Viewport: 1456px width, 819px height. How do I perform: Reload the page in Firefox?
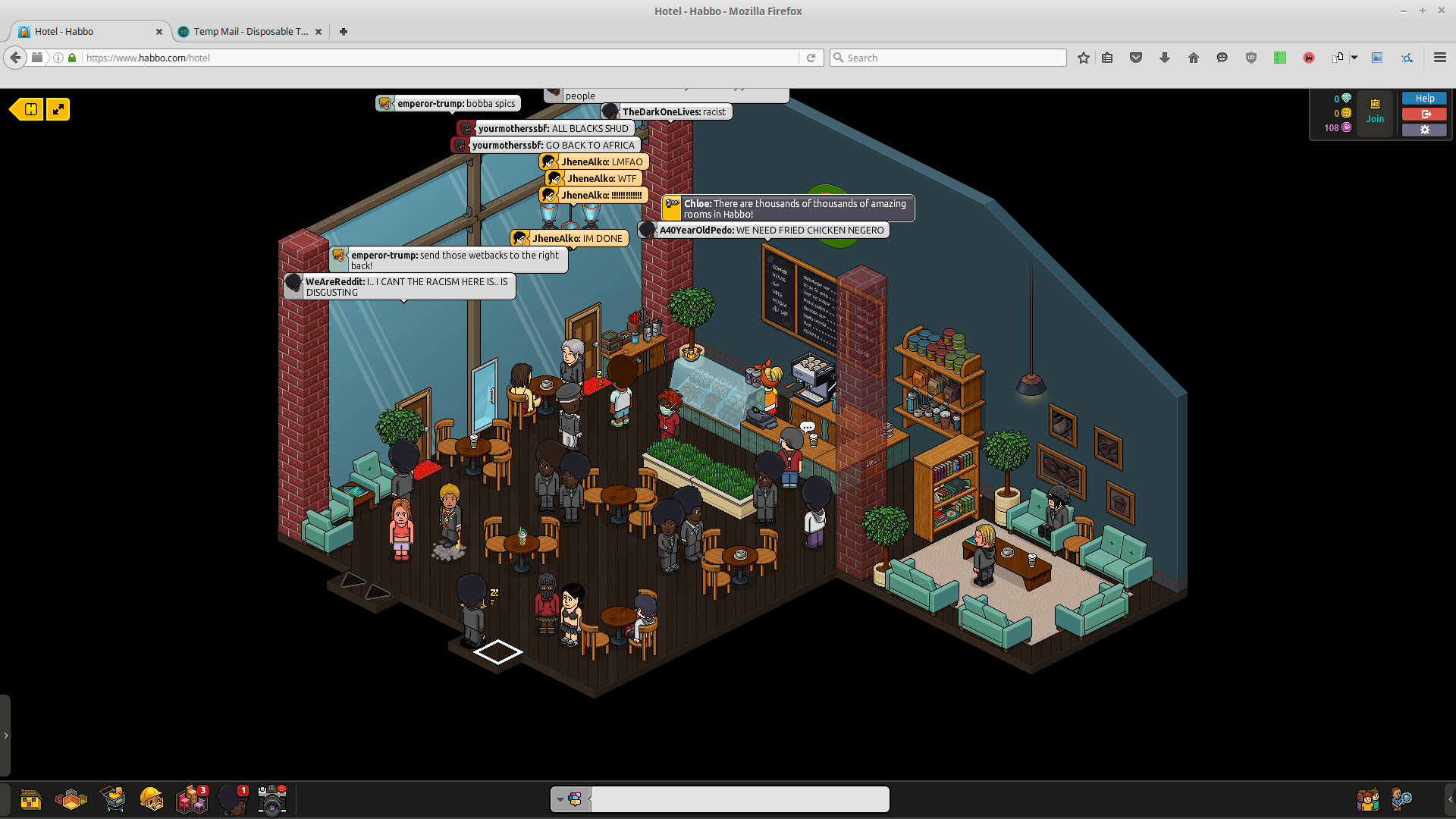(x=811, y=58)
